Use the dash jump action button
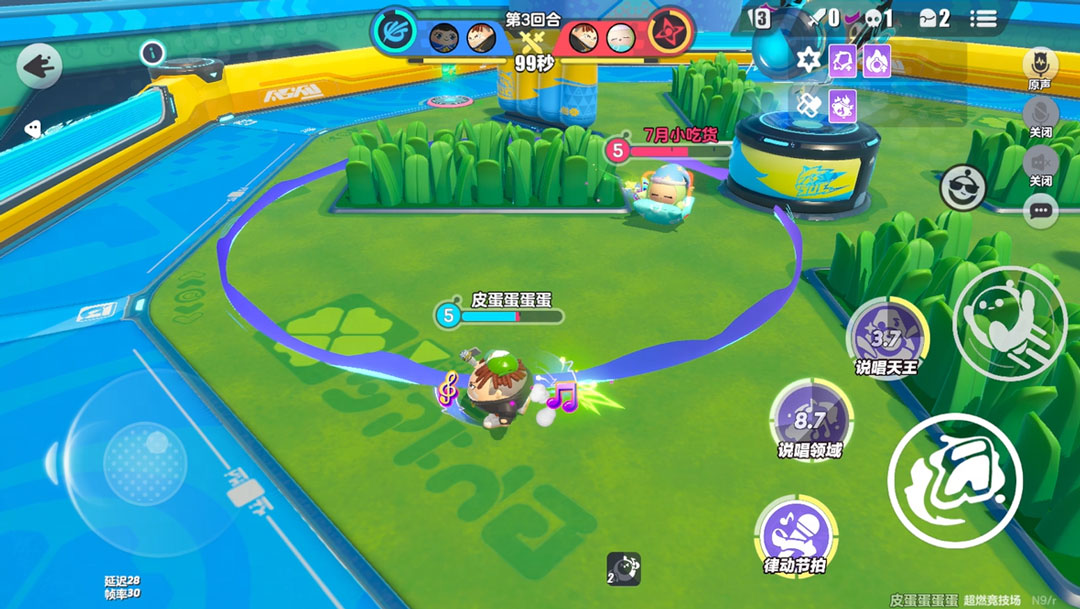 tap(1008, 318)
